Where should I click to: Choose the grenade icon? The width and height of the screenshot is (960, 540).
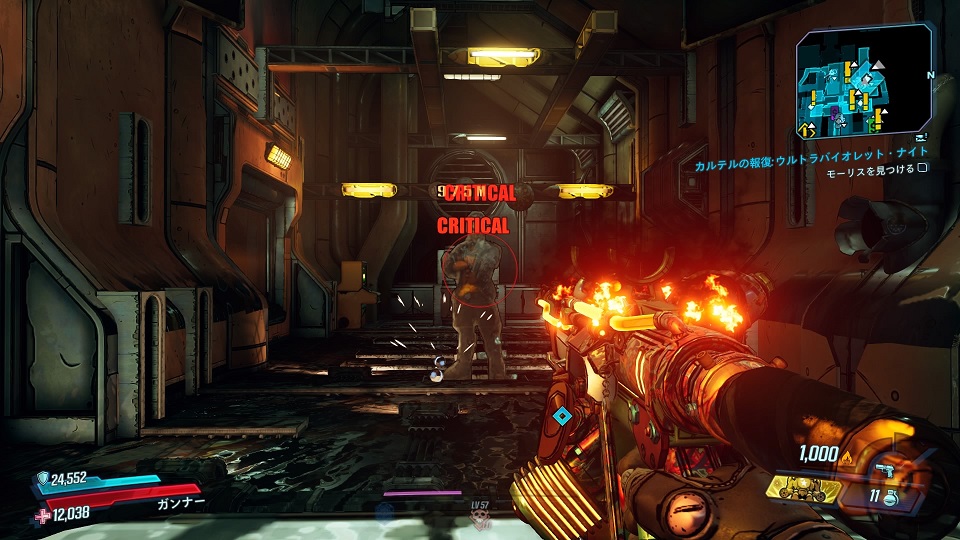(x=890, y=497)
